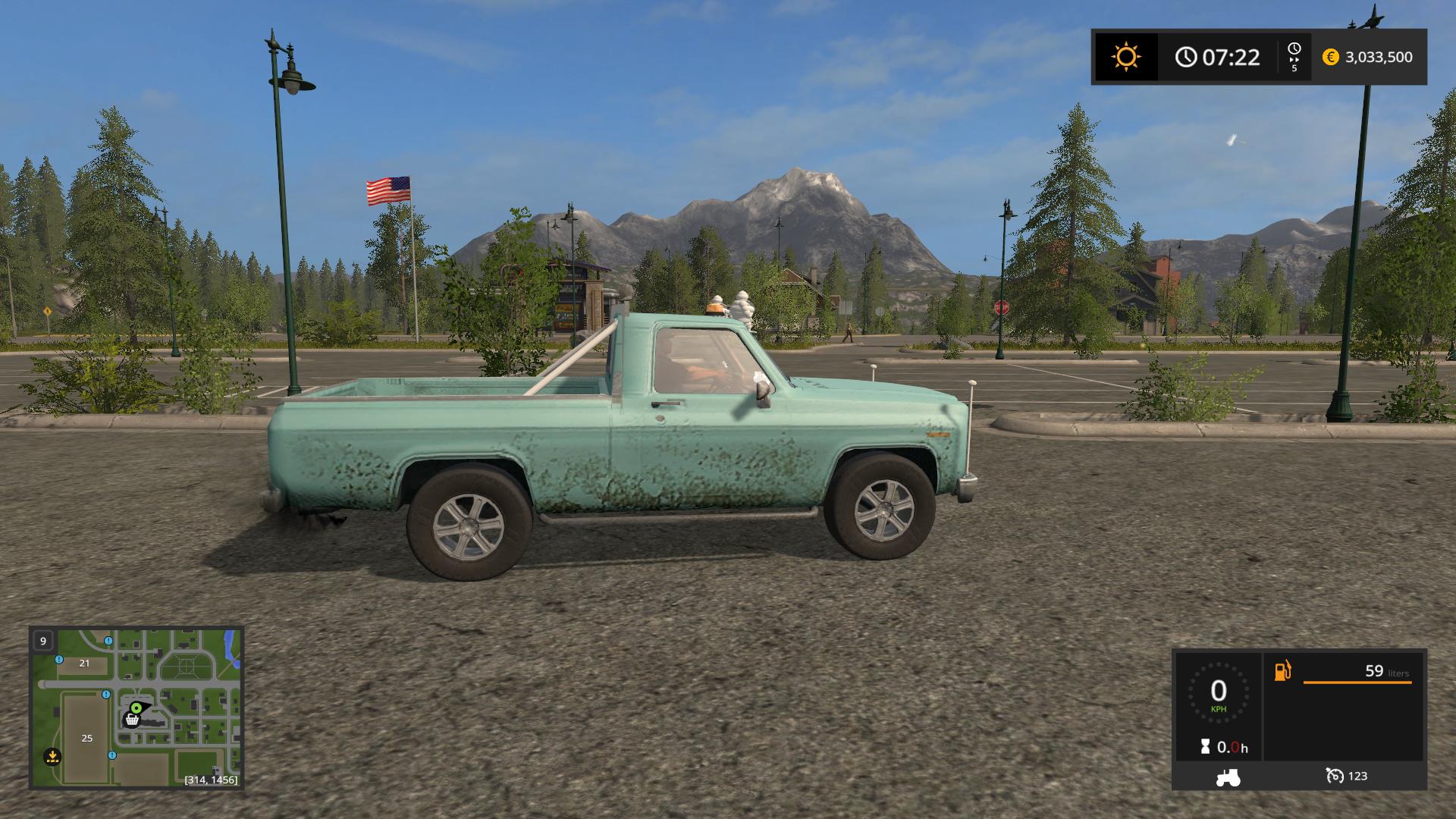
Task: Click the yellow unloading marker on the minimap
Action: 52,755
